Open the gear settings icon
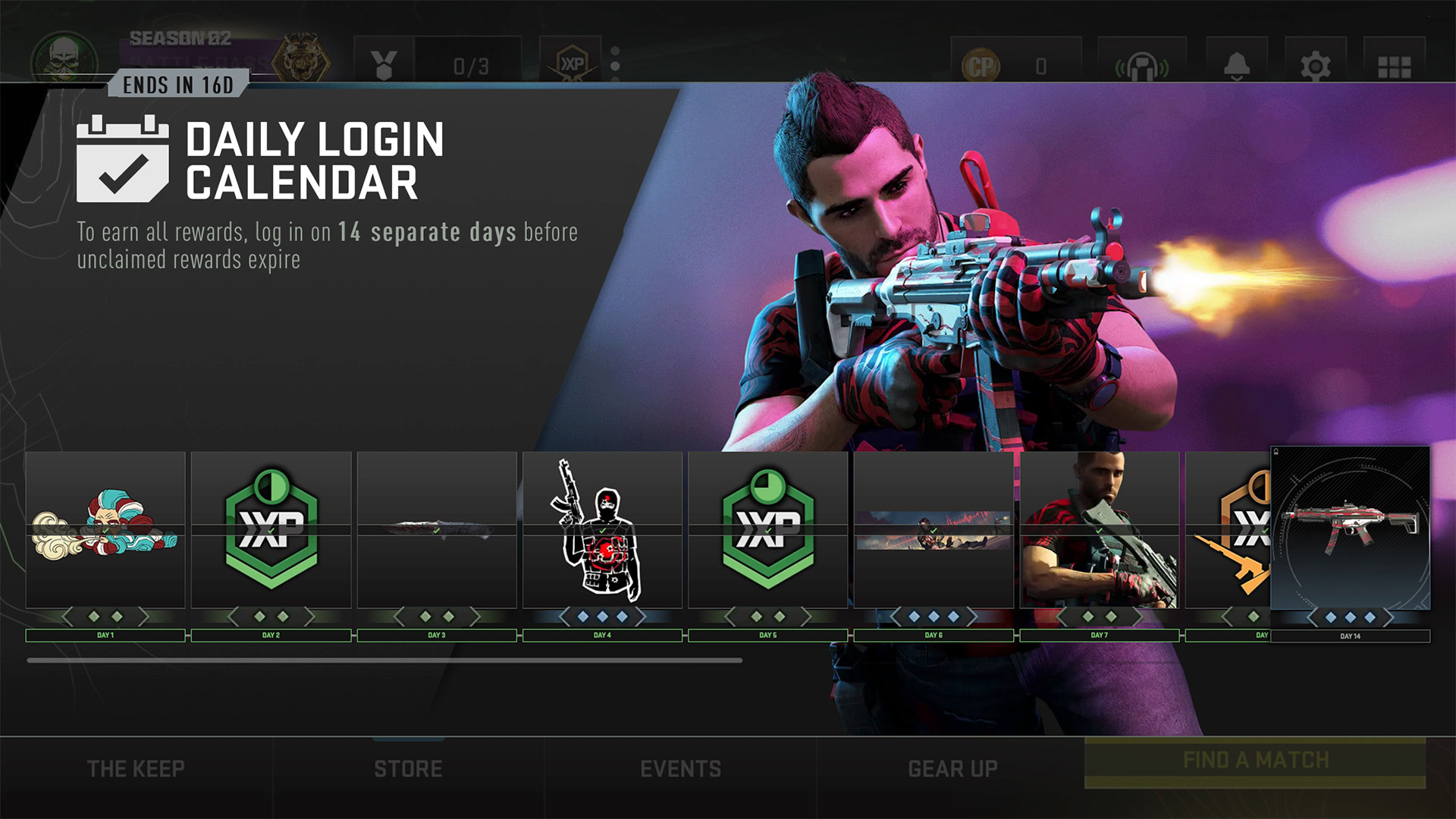 click(x=1315, y=67)
